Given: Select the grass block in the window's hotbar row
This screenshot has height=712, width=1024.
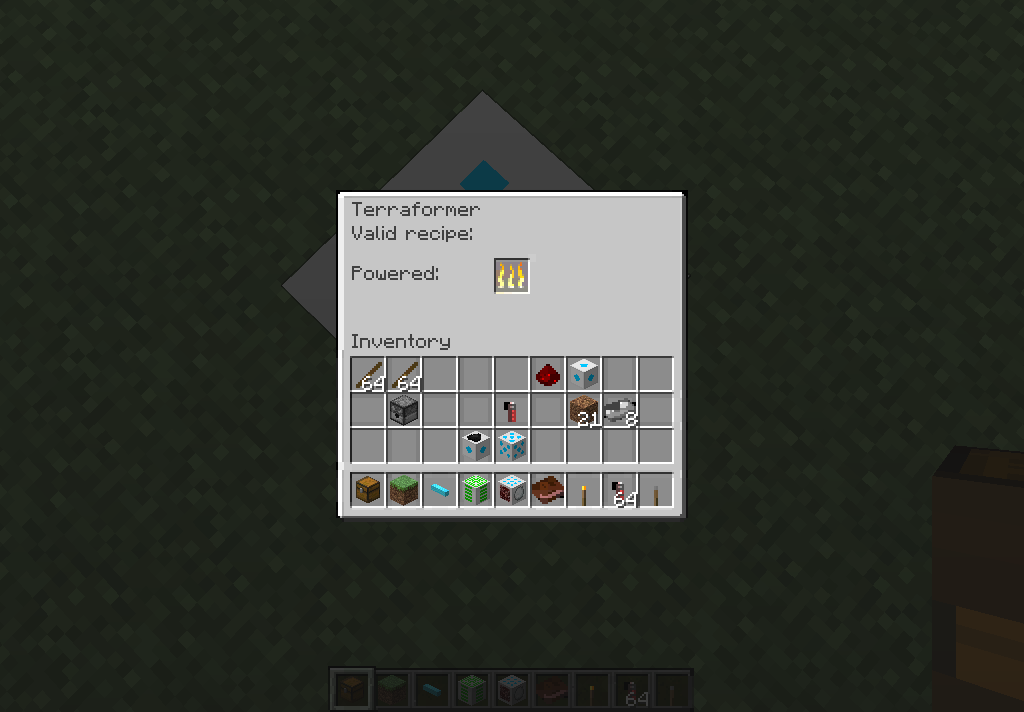Looking at the screenshot, I should (x=403, y=491).
